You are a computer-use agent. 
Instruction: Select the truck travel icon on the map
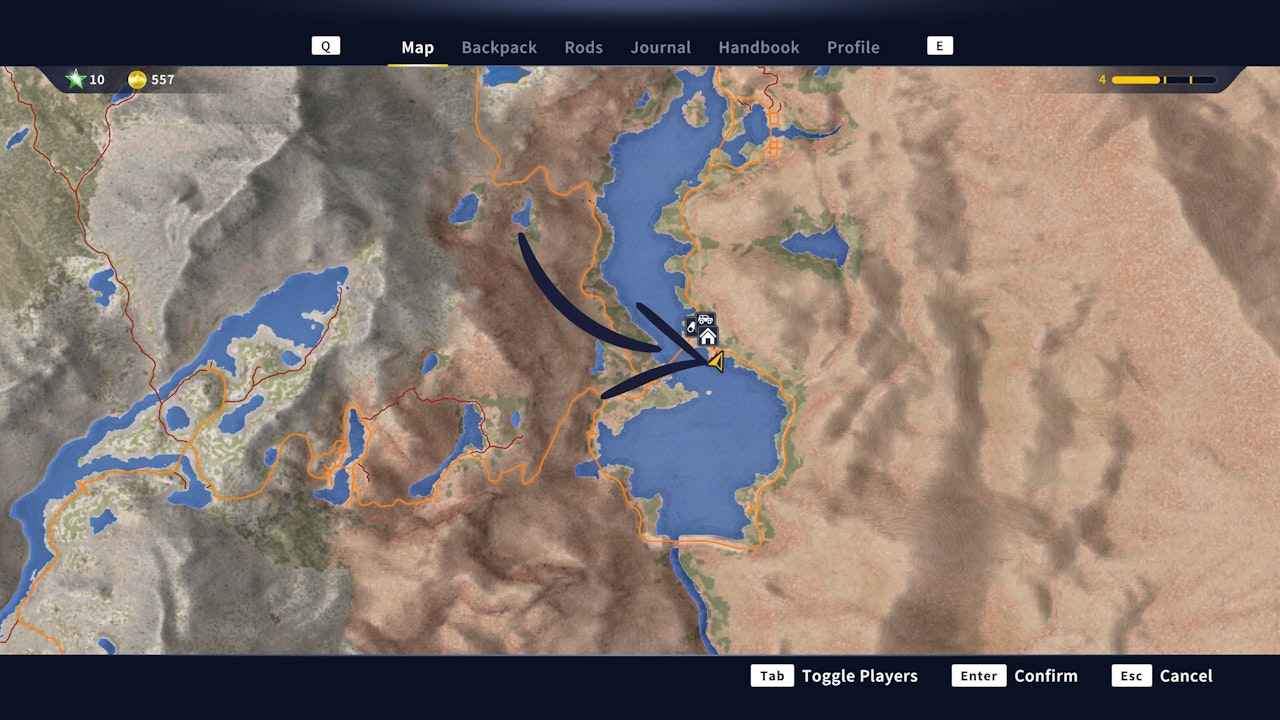tap(705, 319)
